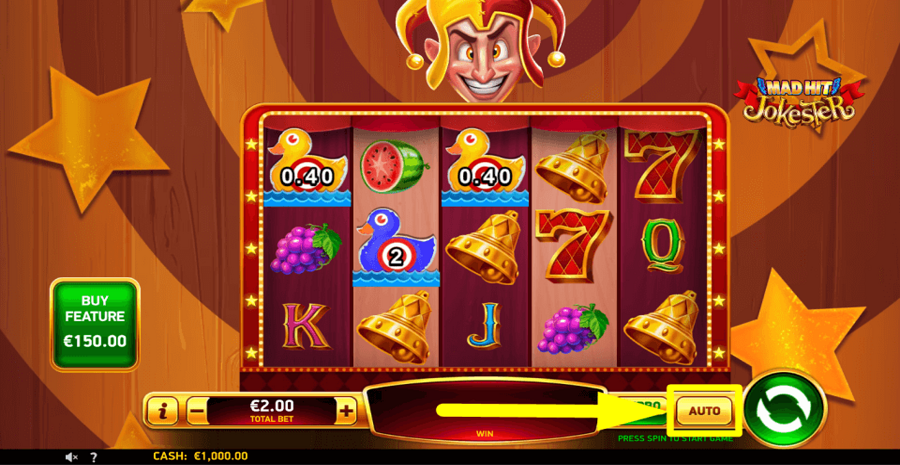The height and width of the screenshot is (465, 900).
Task: Toggle the sound speaker icon
Action: point(71,457)
